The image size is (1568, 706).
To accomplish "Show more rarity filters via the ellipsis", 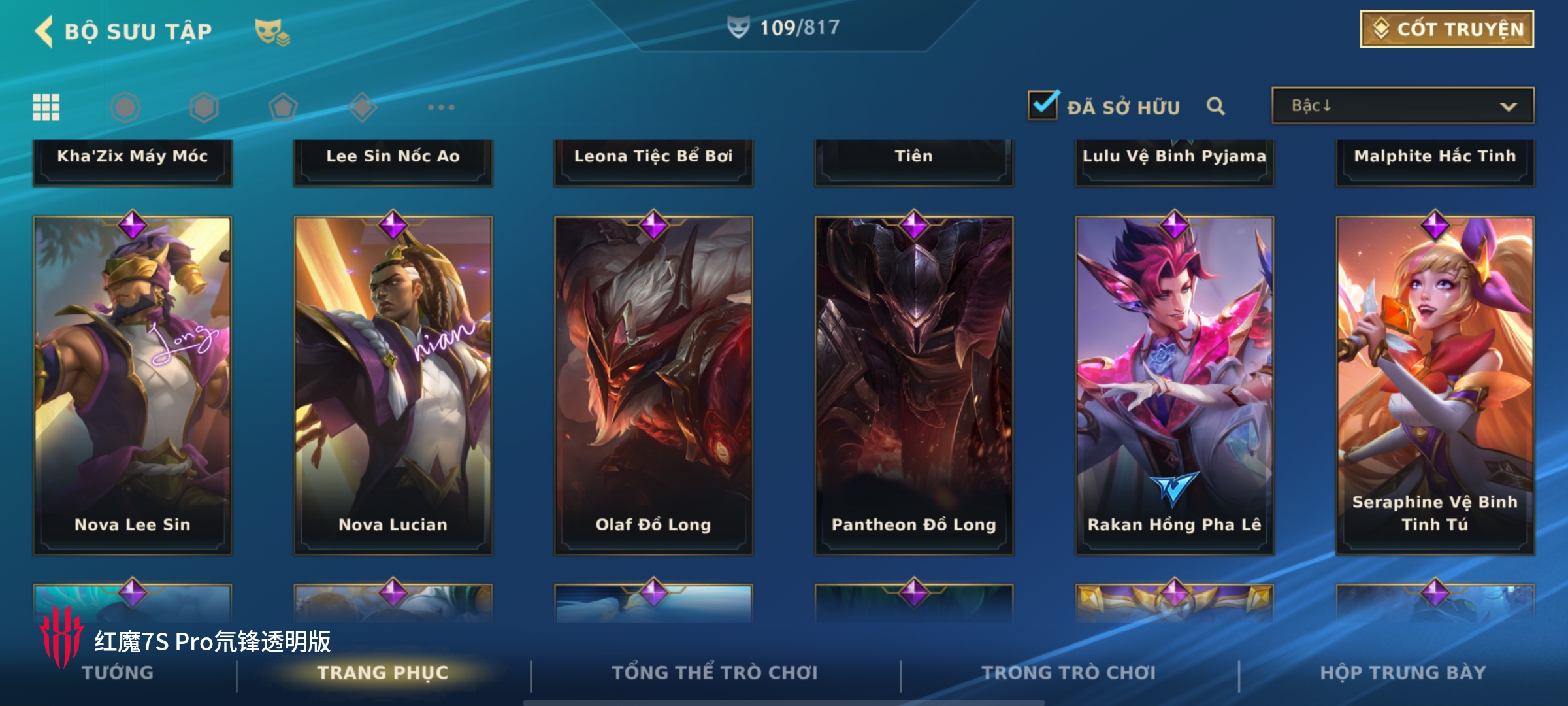I will click(x=441, y=107).
